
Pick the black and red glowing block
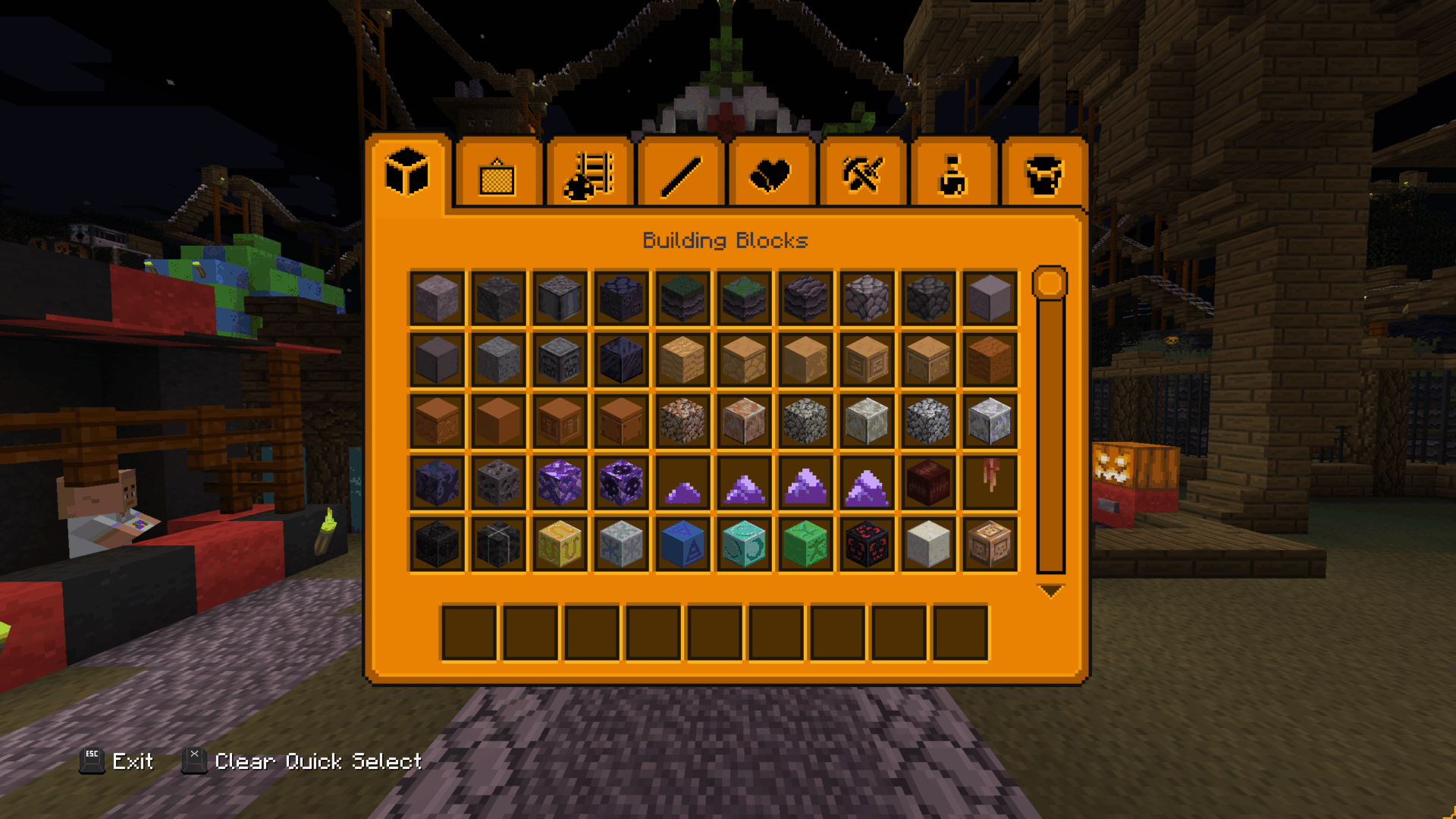867,544
